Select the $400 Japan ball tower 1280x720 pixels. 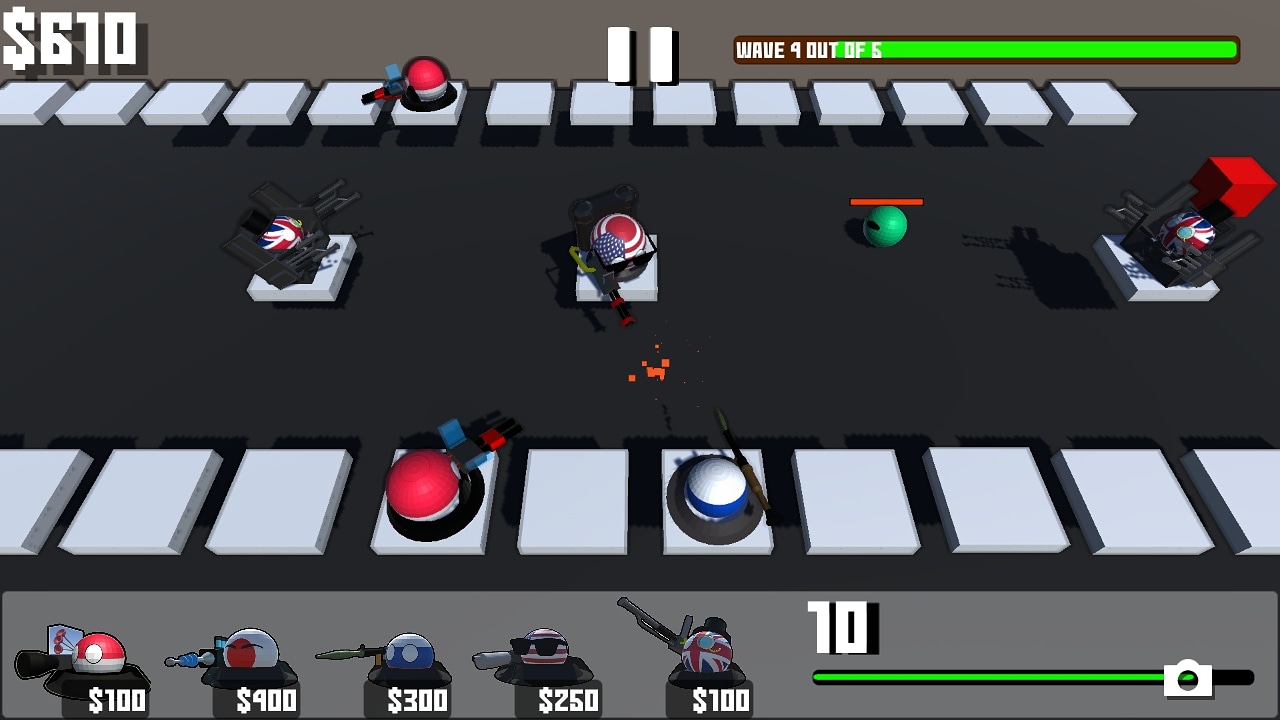(x=243, y=664)
